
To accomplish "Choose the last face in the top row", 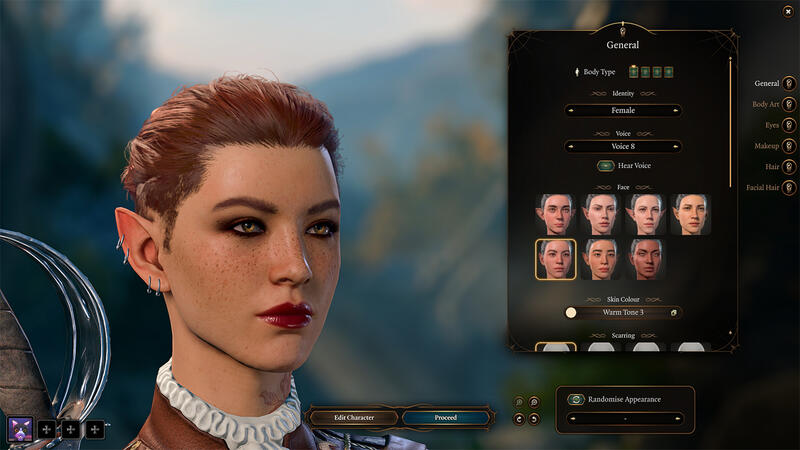I will (x=690, y=214).
